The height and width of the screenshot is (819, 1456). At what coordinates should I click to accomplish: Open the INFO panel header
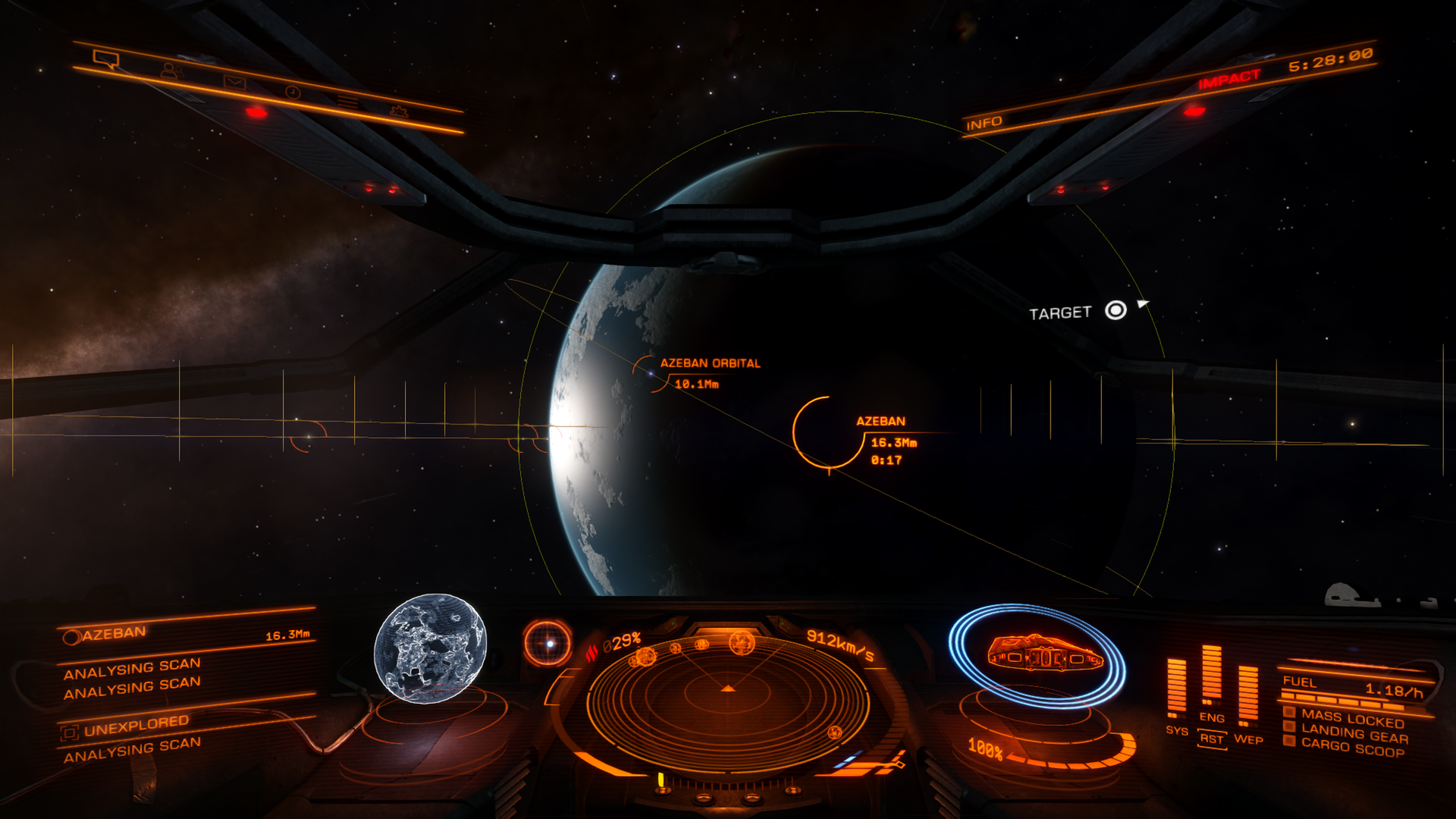tap(984, 123)
